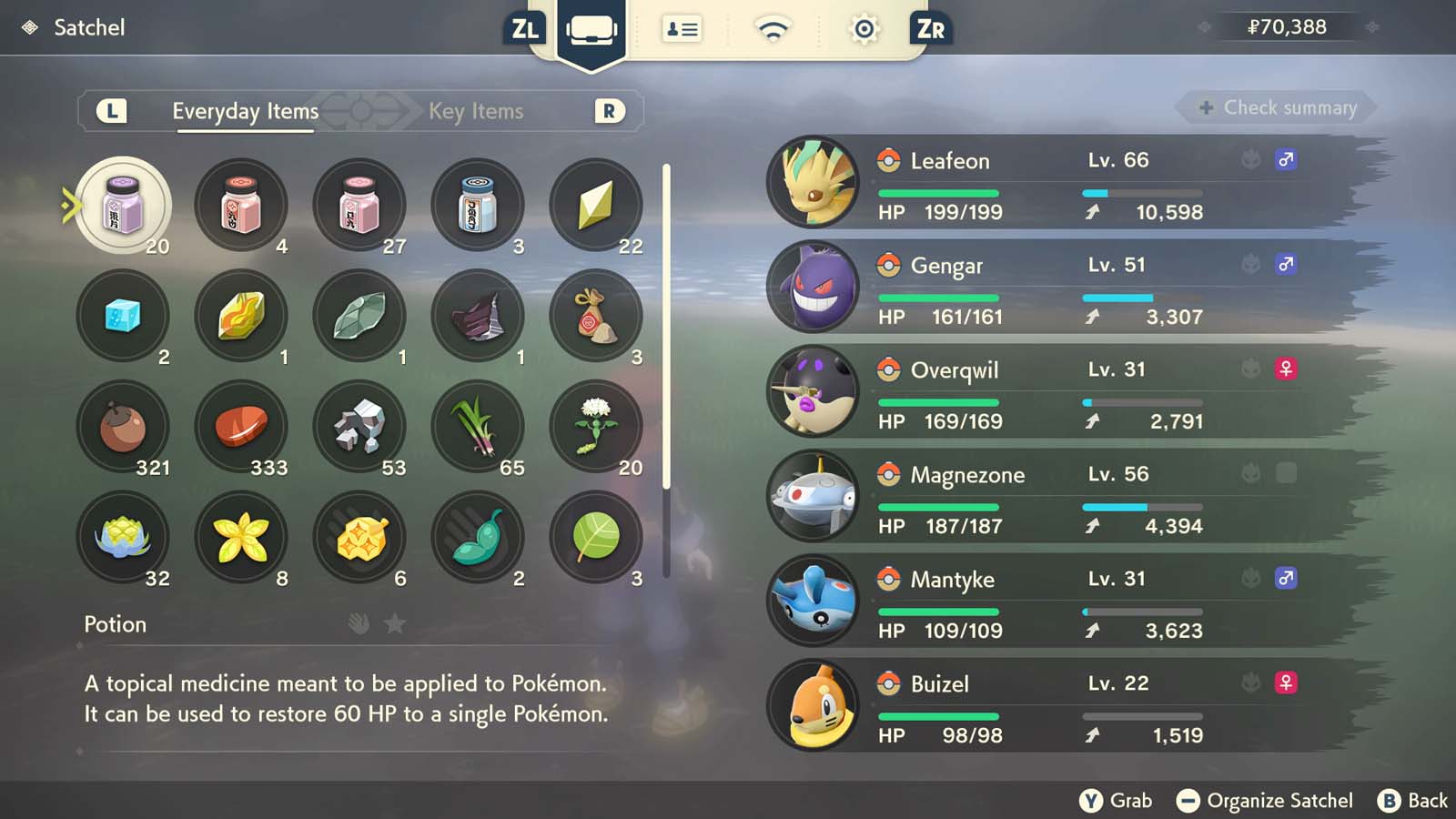Click the ZR shoulder button indicator
Image resolution: width=1456 pixels, height=819 pixels.
point(928,28)
